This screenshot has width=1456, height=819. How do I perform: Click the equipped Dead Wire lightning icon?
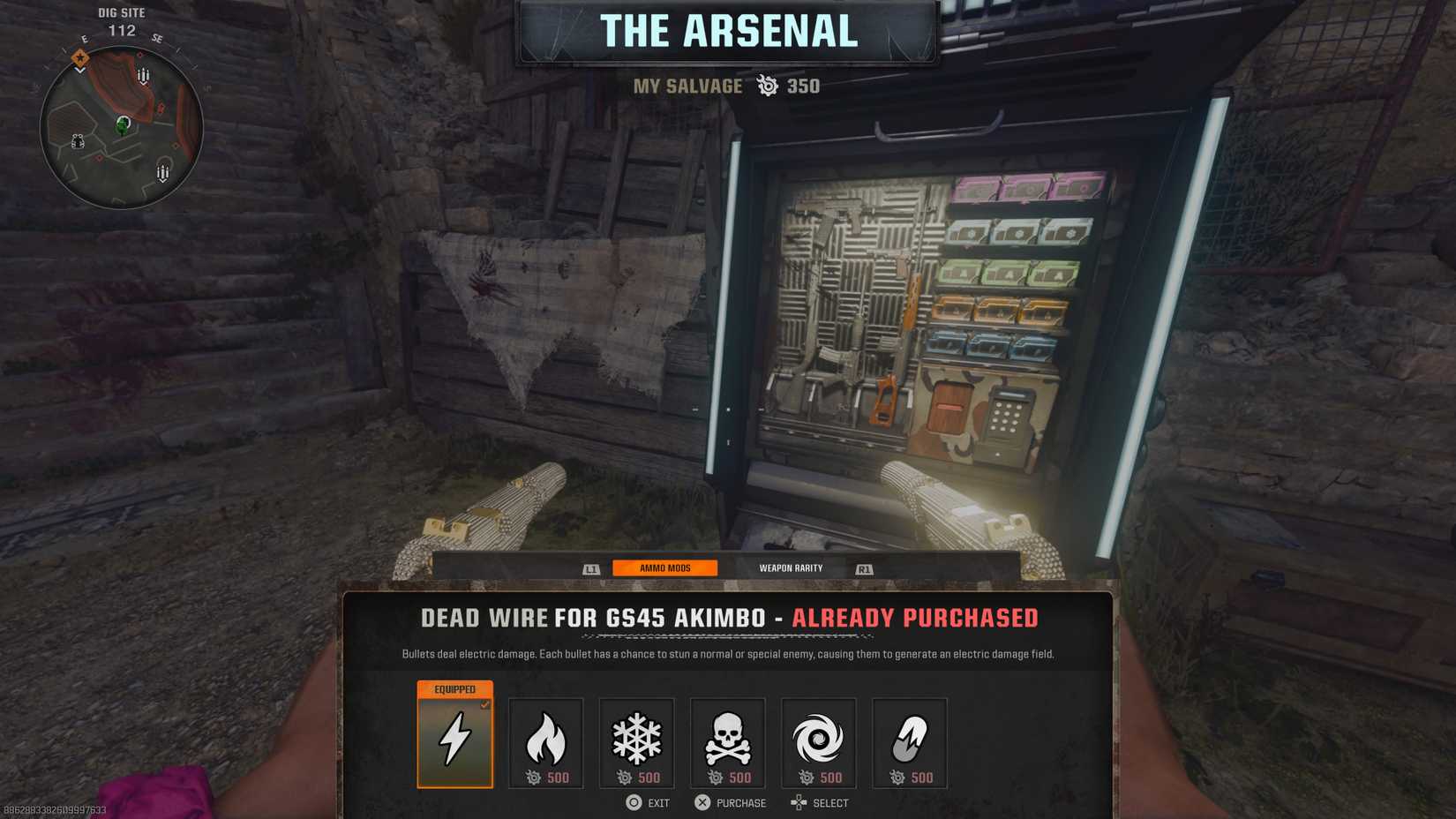coord(454,744)
